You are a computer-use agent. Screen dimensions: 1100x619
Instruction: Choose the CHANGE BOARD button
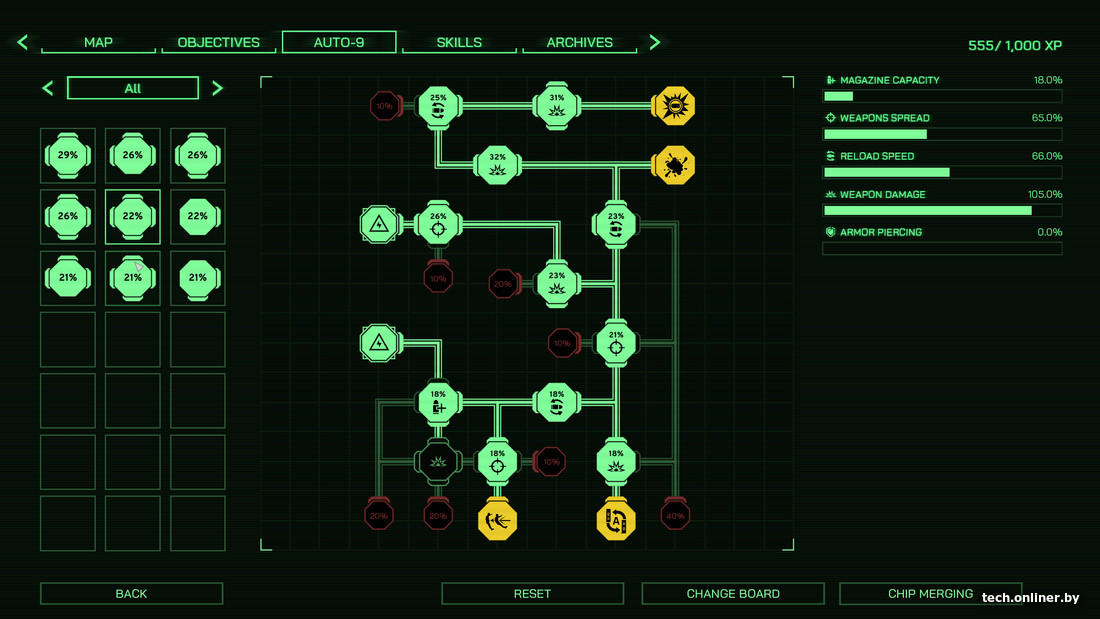click(x=733, y=594)
